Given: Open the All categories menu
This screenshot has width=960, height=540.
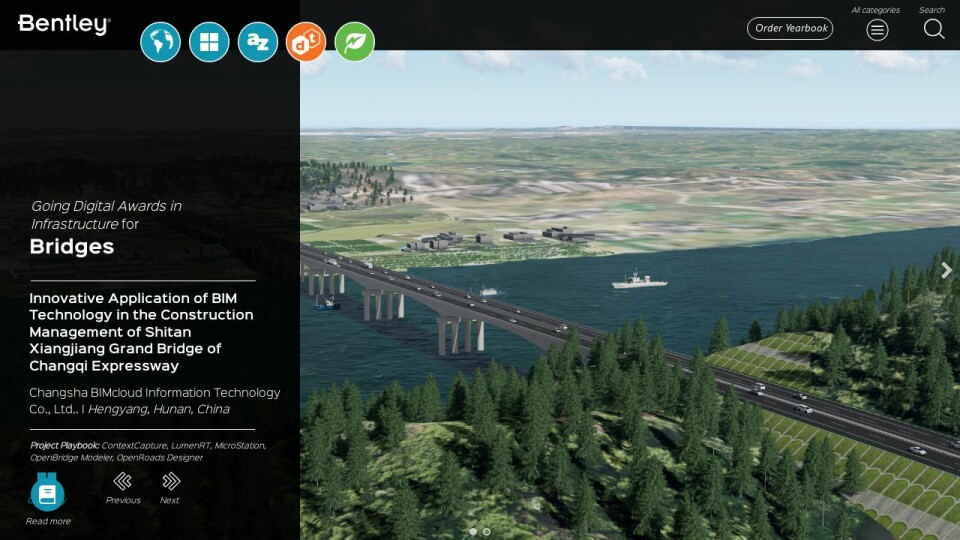Looking at the screenshot, I should tap(877, 29).
